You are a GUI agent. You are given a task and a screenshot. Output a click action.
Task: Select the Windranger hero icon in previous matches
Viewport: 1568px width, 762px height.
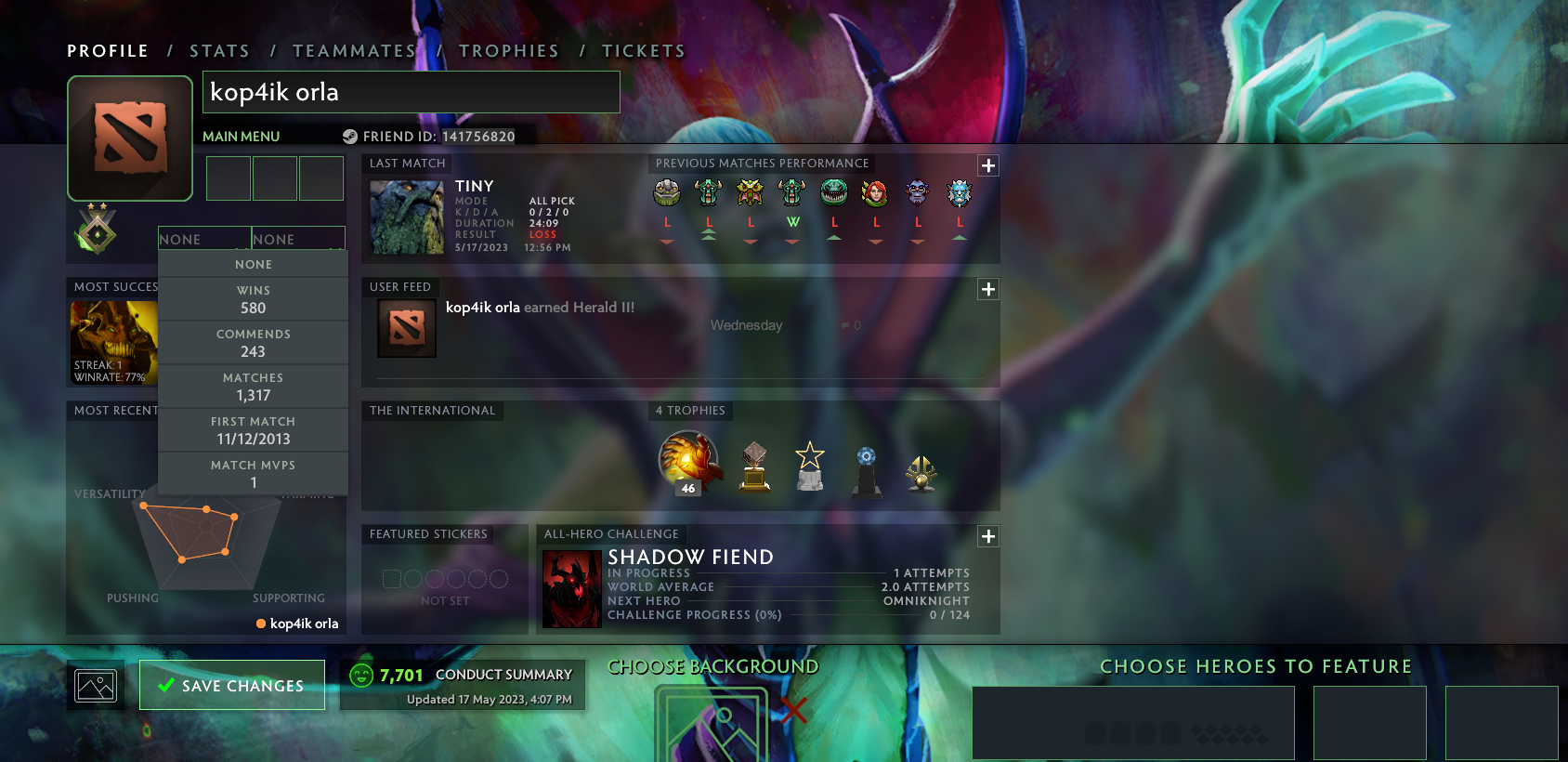tap(875, 192)
